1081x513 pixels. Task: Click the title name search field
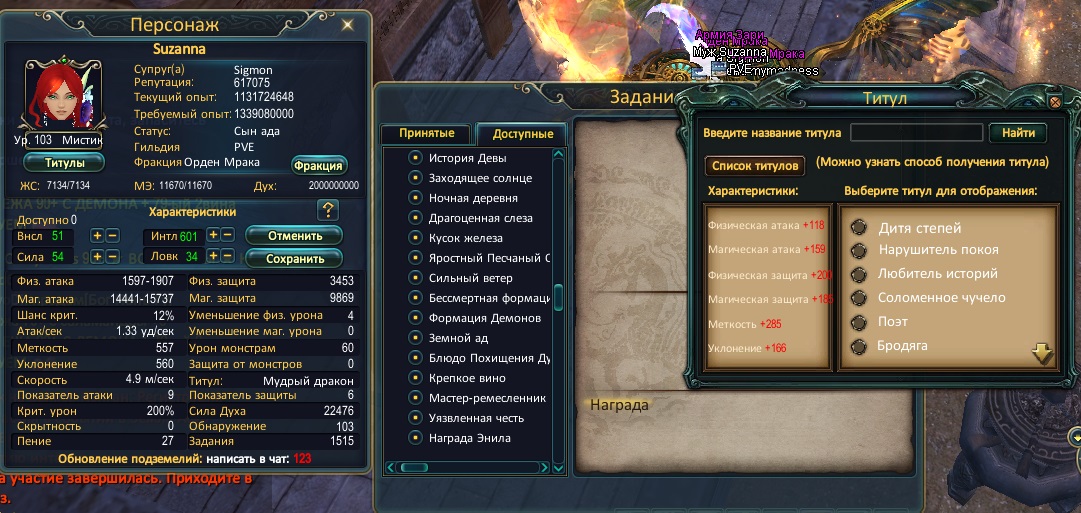(x=916, y=133)
